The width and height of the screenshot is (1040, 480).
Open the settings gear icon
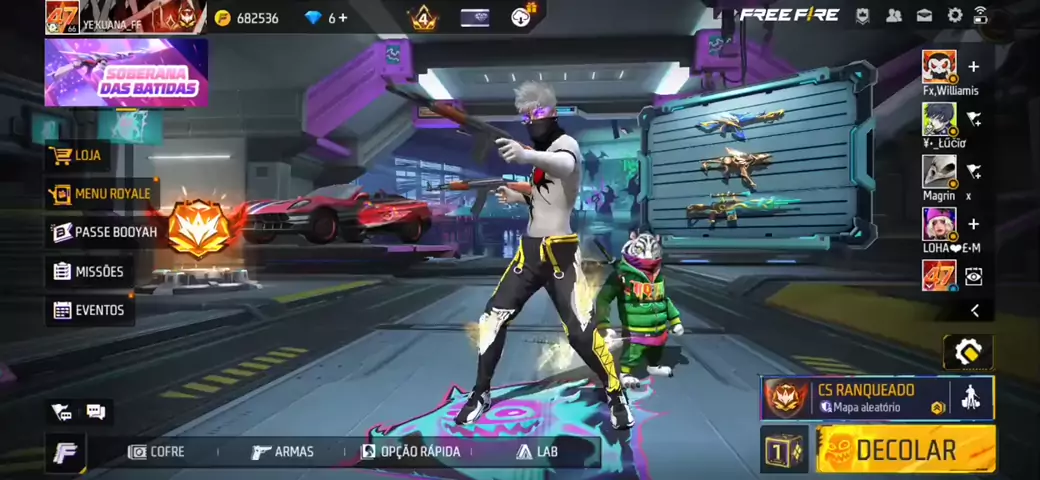pos(955,15)
